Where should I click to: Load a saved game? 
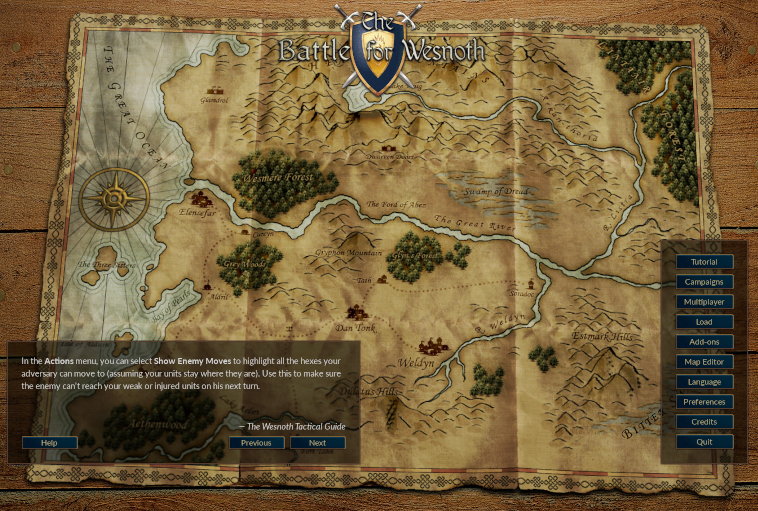(704, 322)
